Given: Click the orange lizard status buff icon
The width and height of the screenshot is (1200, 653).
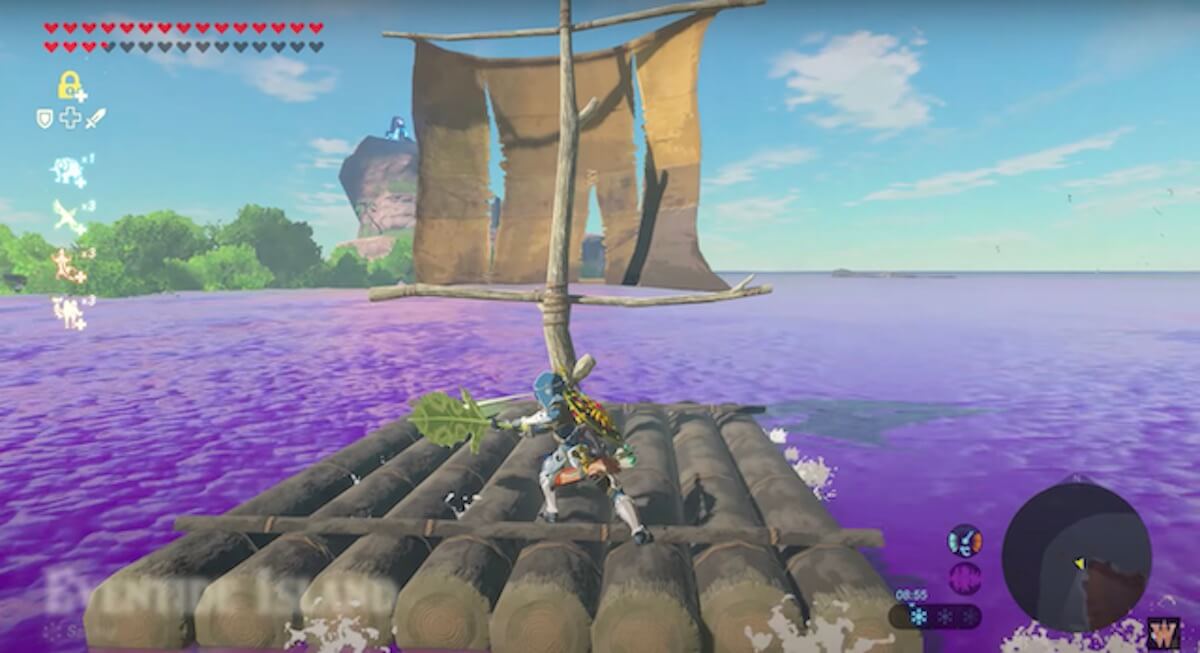Looking at the screenshot, I should click(68, 266).
